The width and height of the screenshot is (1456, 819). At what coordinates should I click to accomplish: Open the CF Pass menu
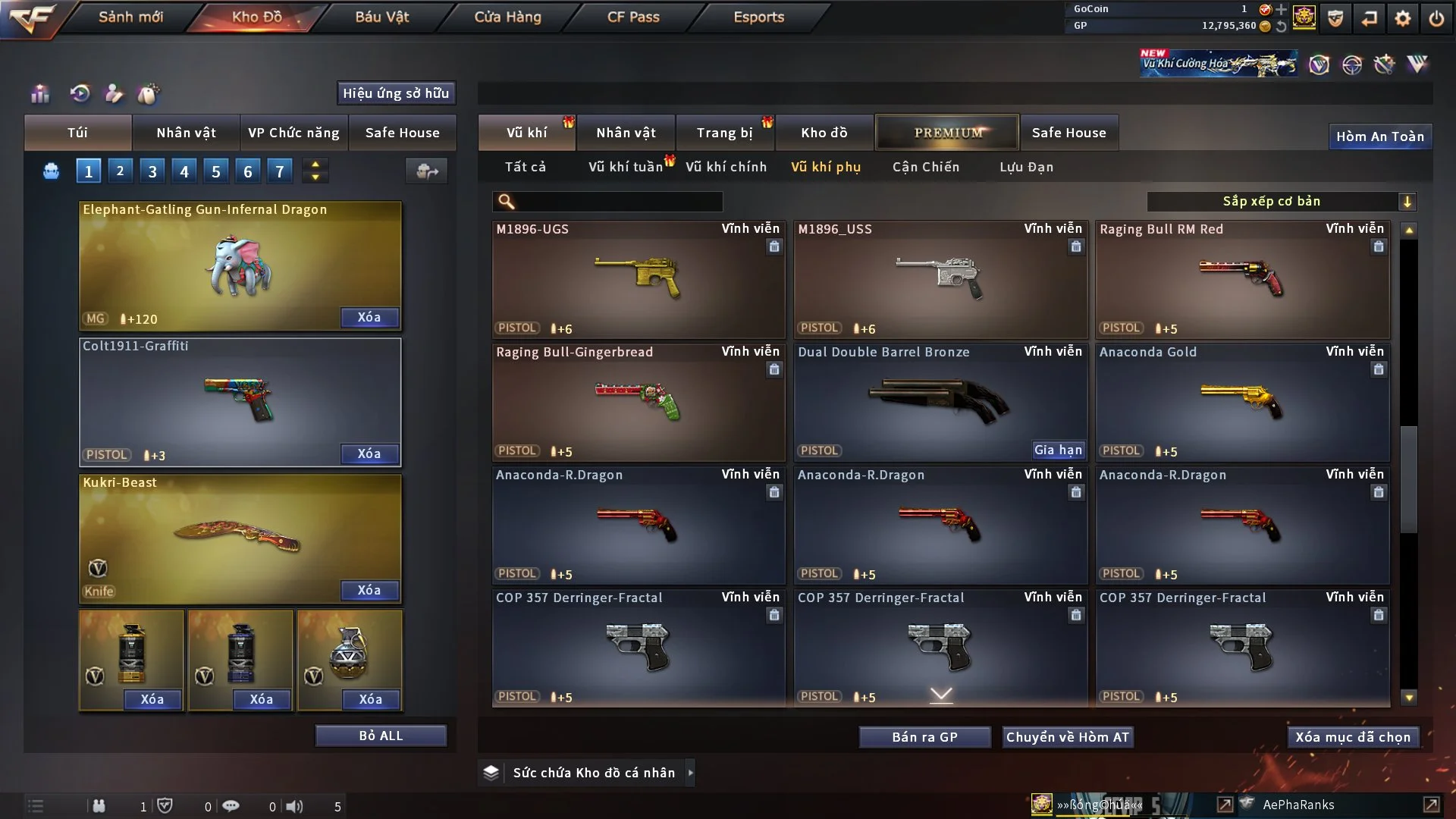(x=633, y=17)
